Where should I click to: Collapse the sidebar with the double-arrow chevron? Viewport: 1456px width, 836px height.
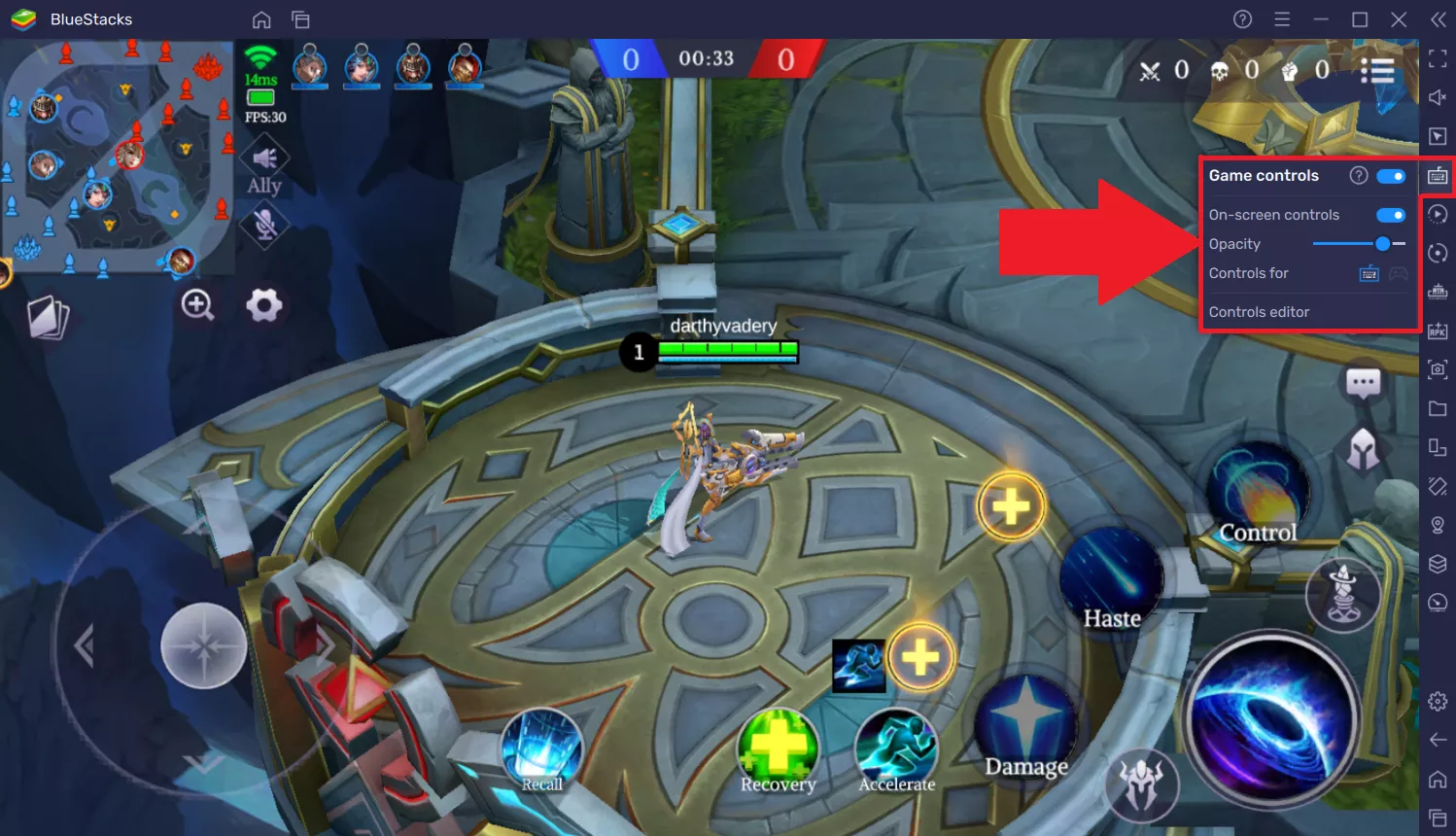[1439, 18]
